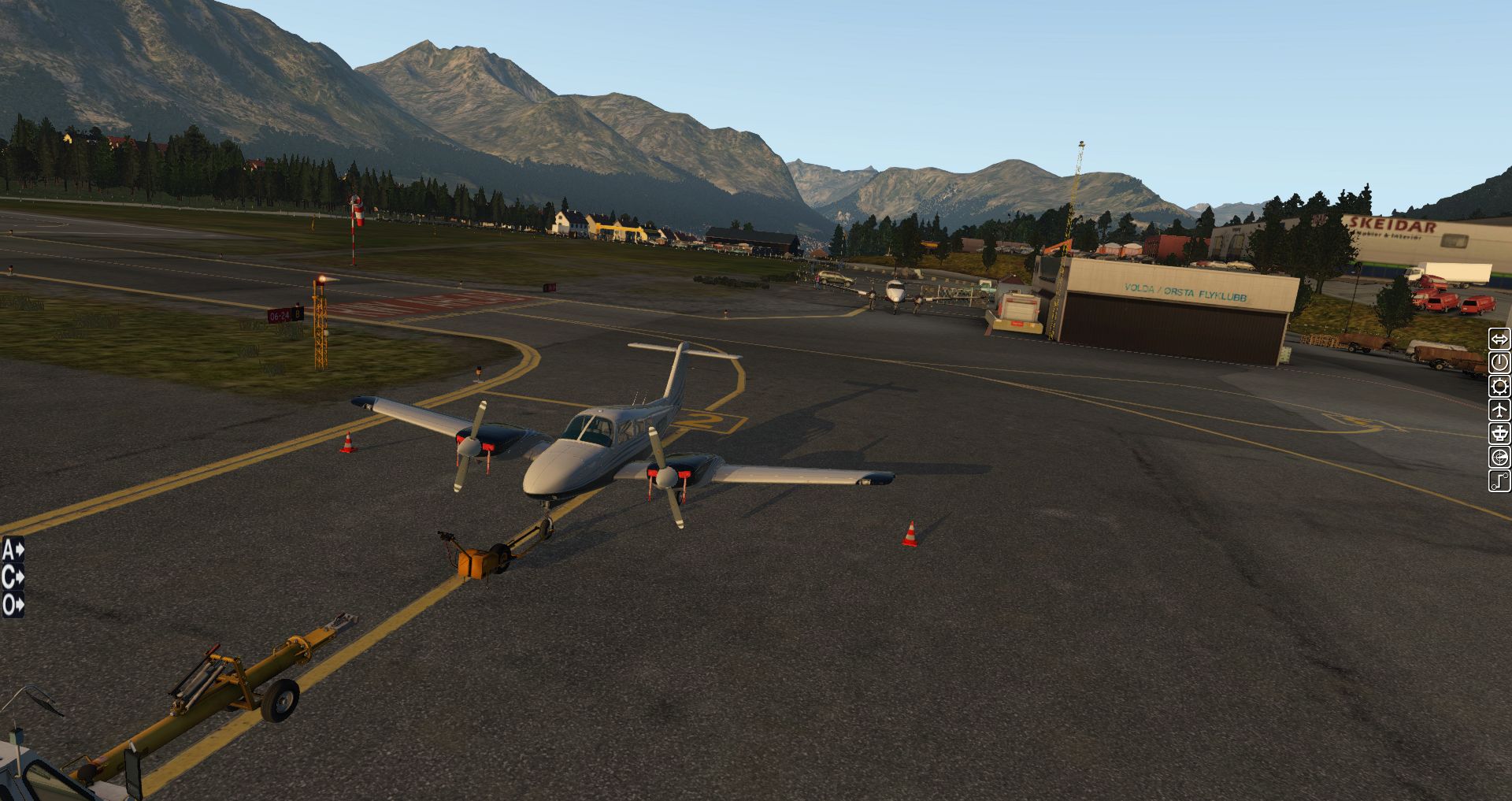Expand the A arrow panel tab
The image size is (1512, 801).
tap(13, 550)
